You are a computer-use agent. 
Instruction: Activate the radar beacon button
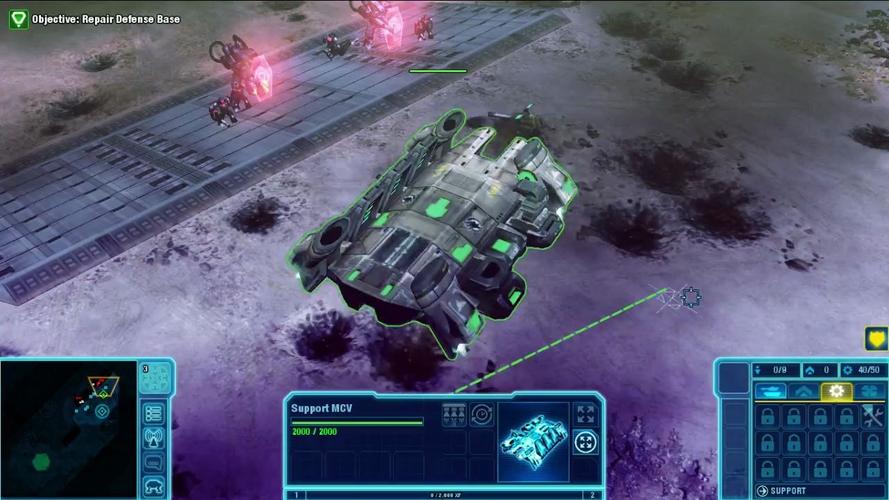click(154, 437)
